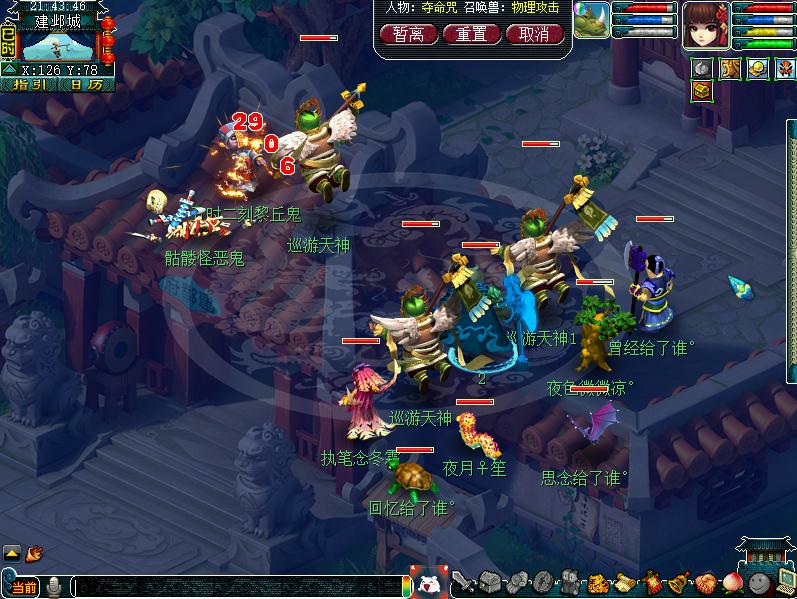This screenshot has height=599, width=797.
Task: Select the green summoned pet portrait
Action: tap(592, 20)
